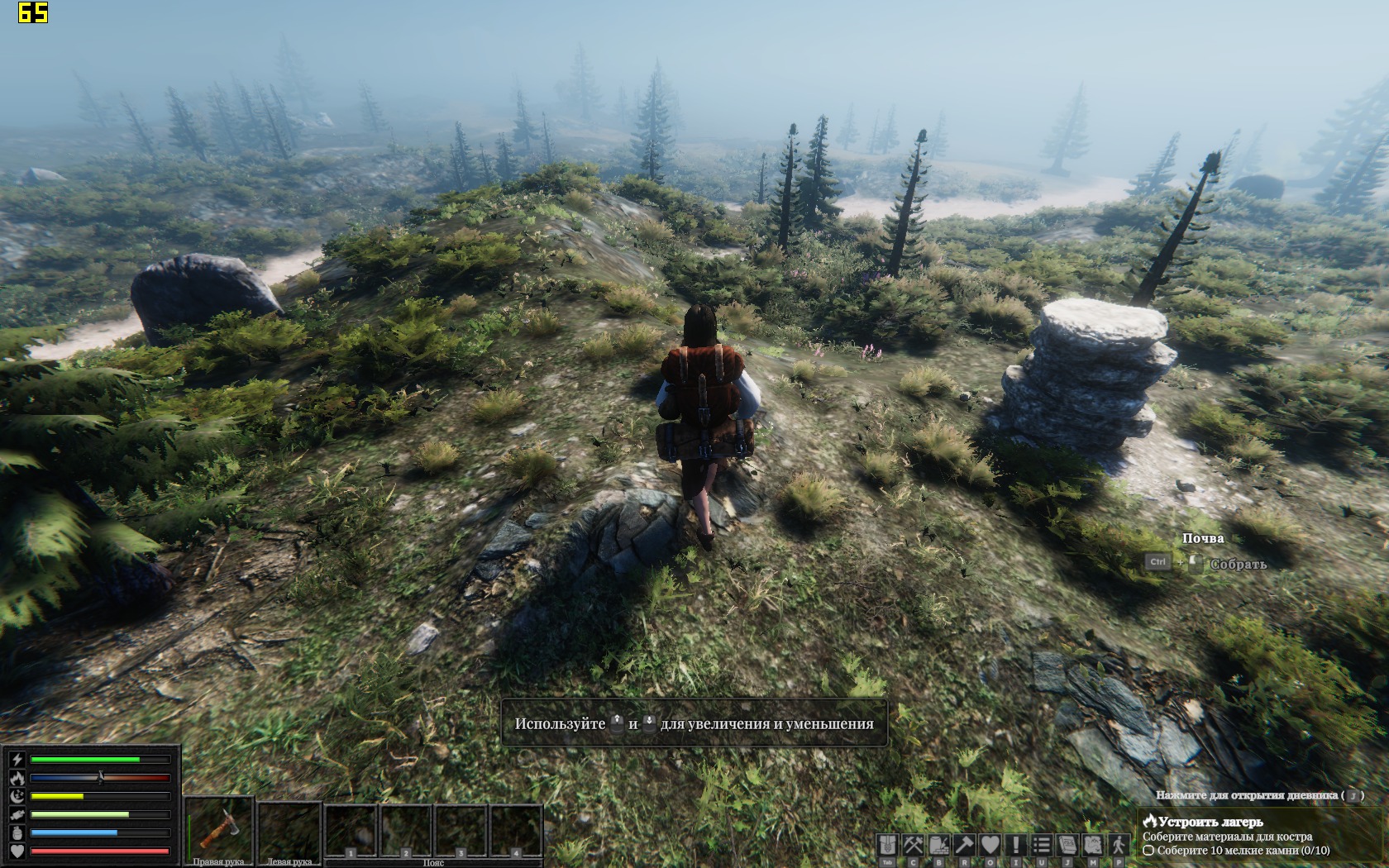This screenshot has height=868, width=1389.
Task: Open the journal book icon
Action: tap(1067, 845)
